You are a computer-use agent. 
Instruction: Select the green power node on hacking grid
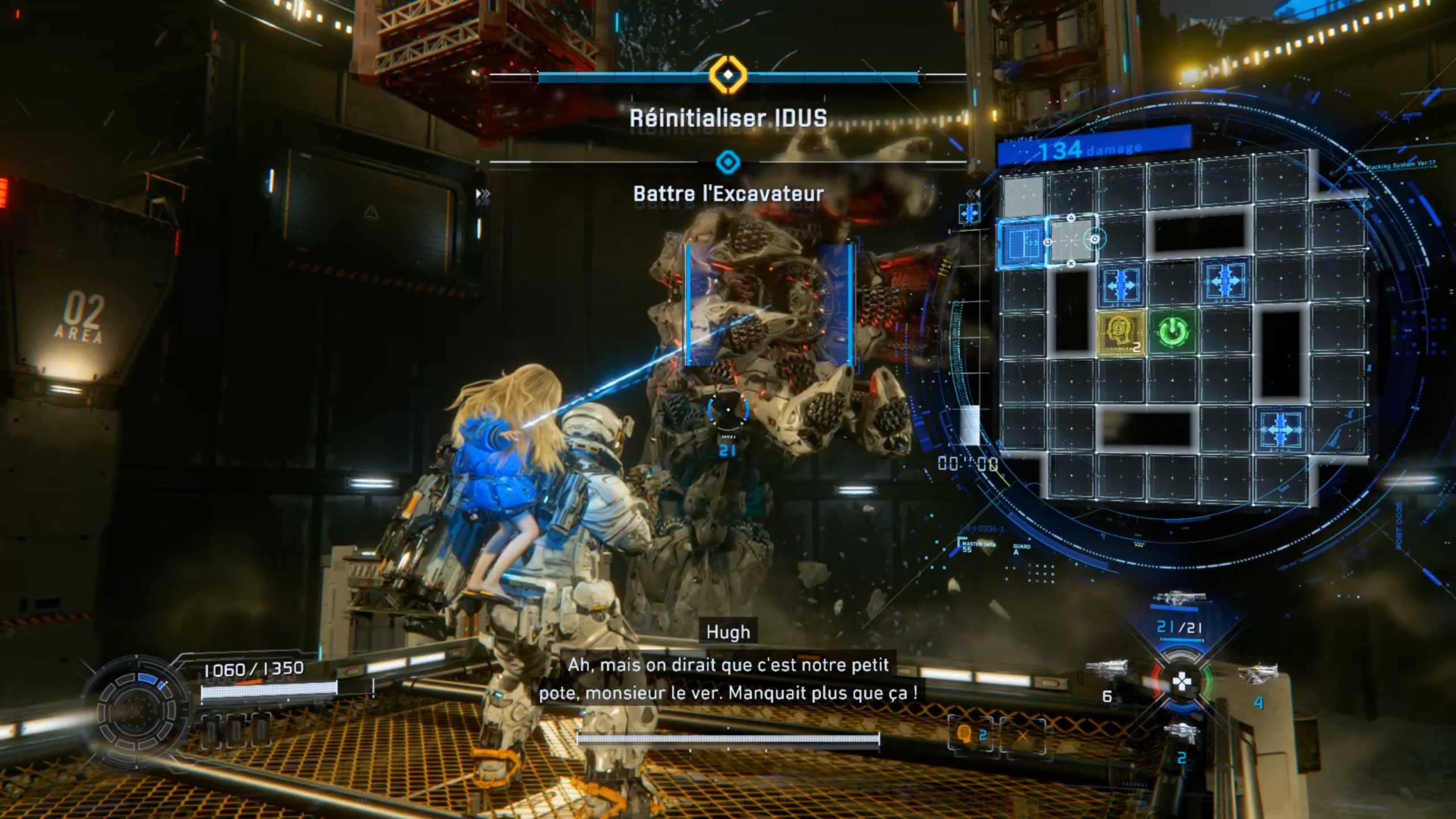1172,331
